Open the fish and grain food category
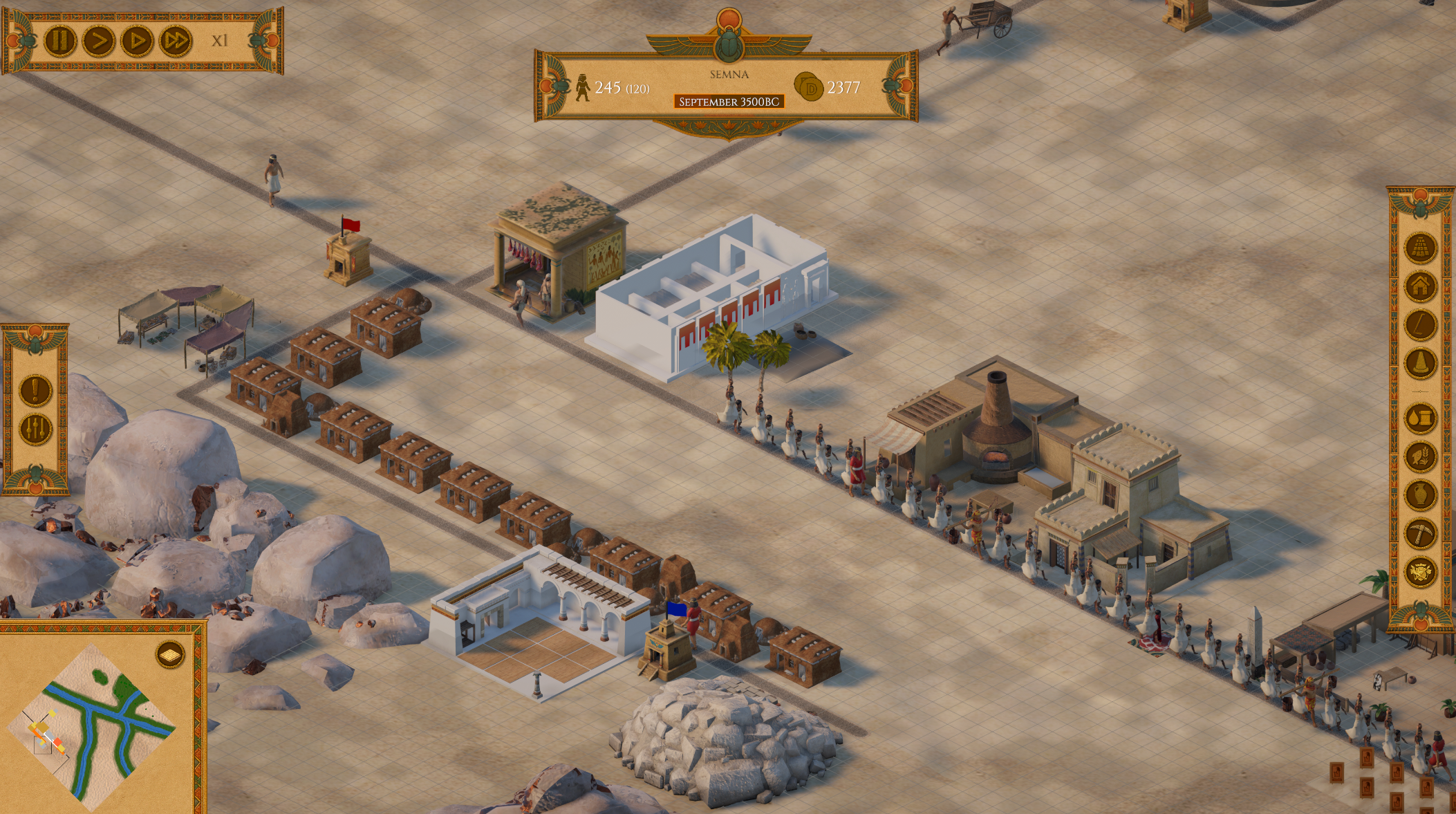 (x=1421, y=456)
